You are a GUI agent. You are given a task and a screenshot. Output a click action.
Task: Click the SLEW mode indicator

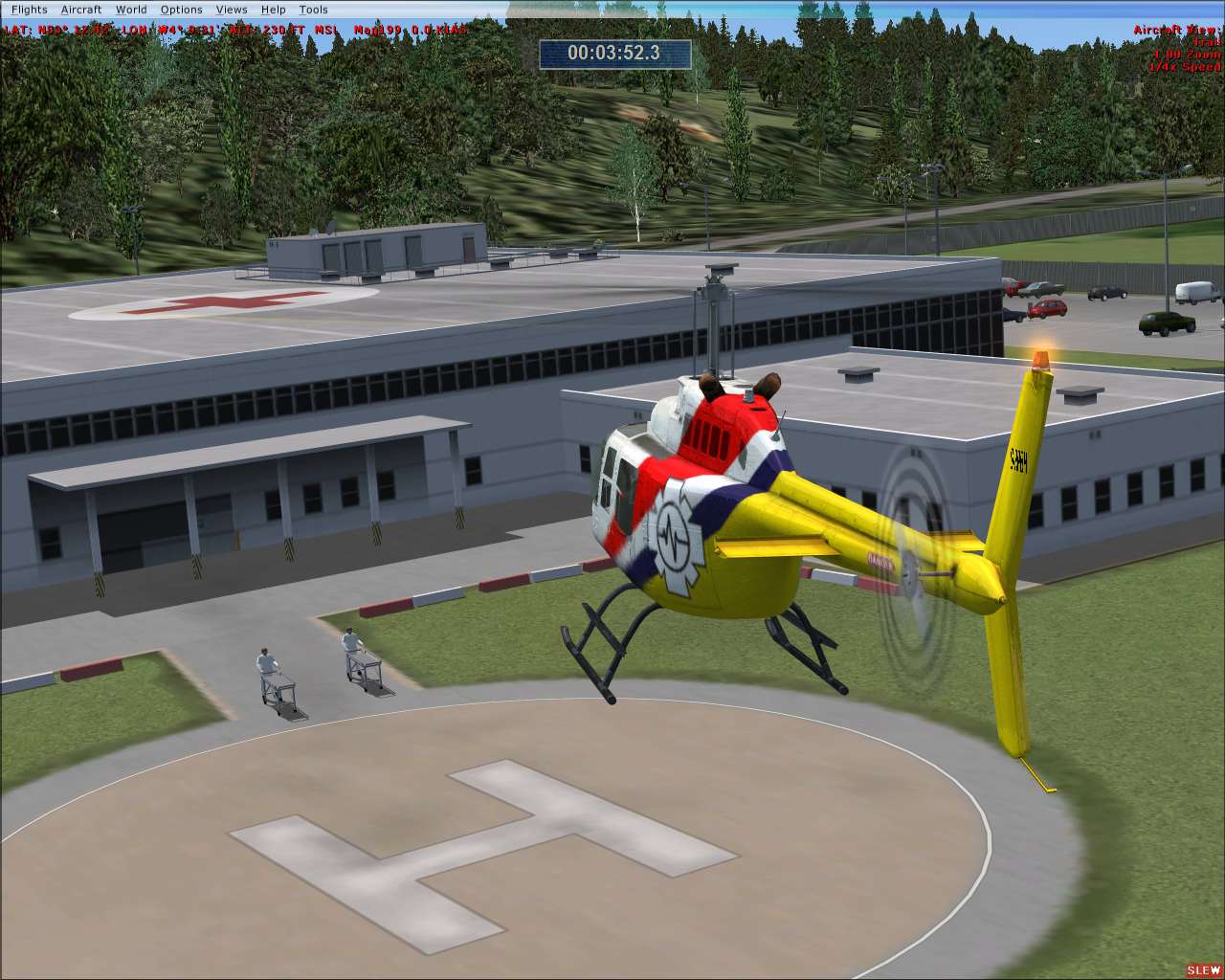1202,969
